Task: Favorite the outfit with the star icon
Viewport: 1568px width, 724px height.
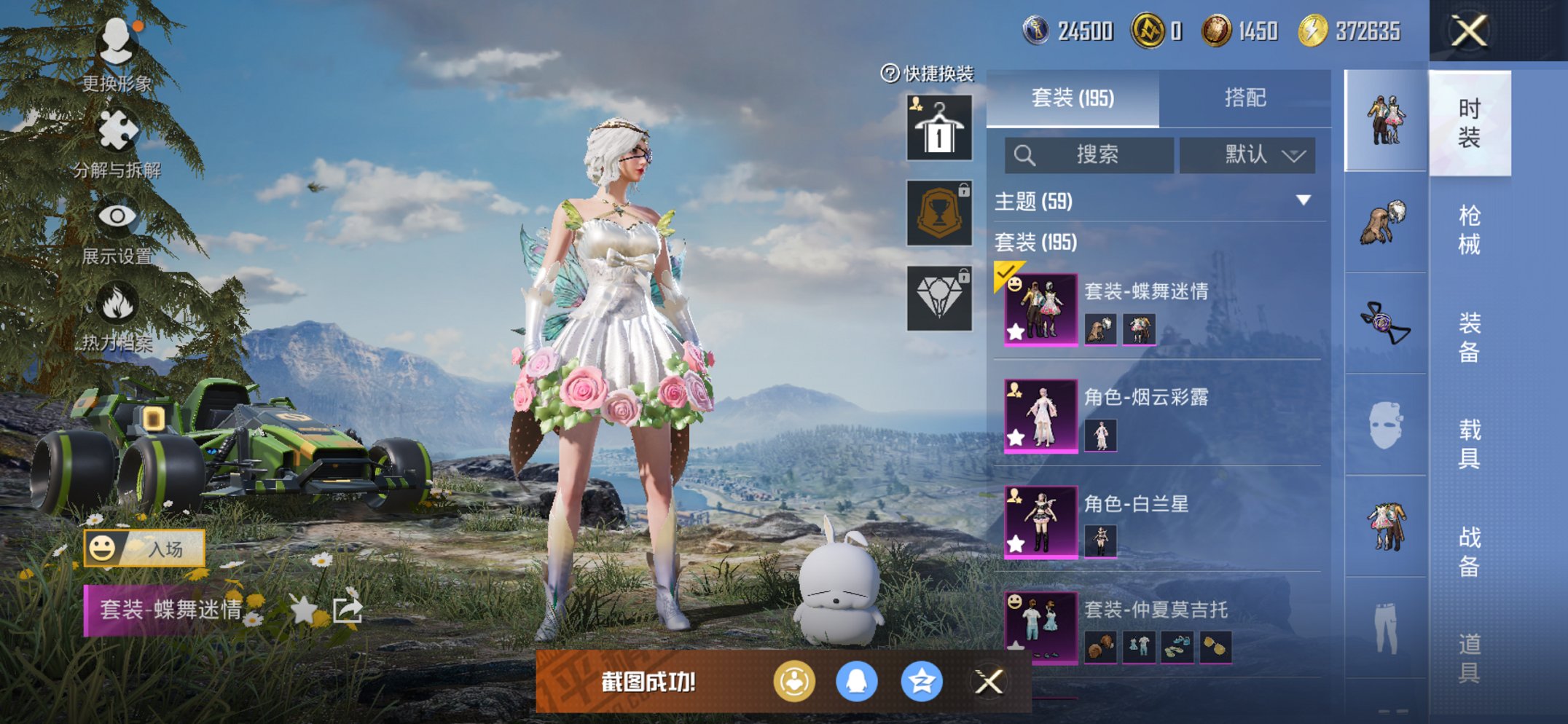Action: point(303,609)
